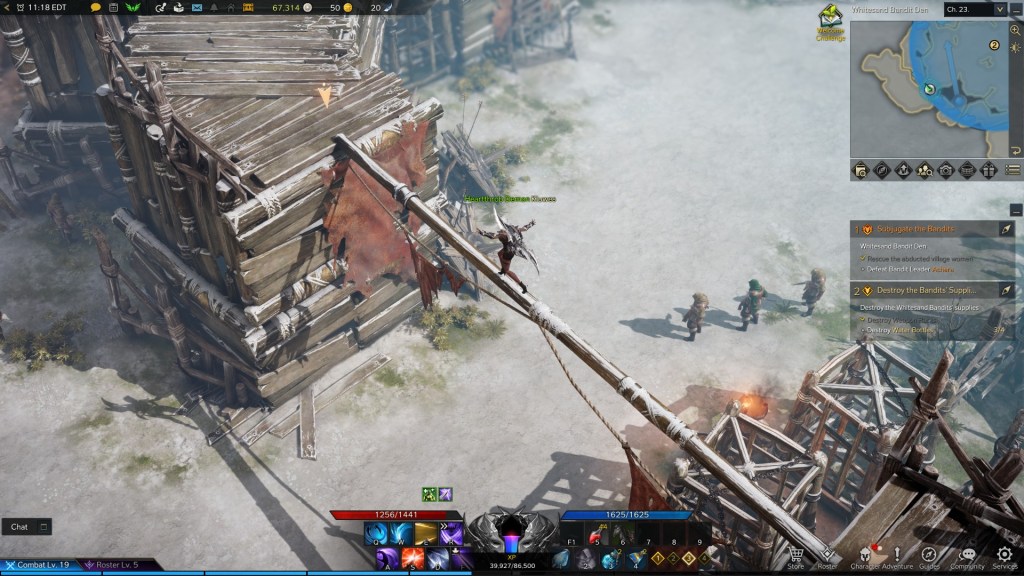Open the Community menu

[x=966, y=556]
